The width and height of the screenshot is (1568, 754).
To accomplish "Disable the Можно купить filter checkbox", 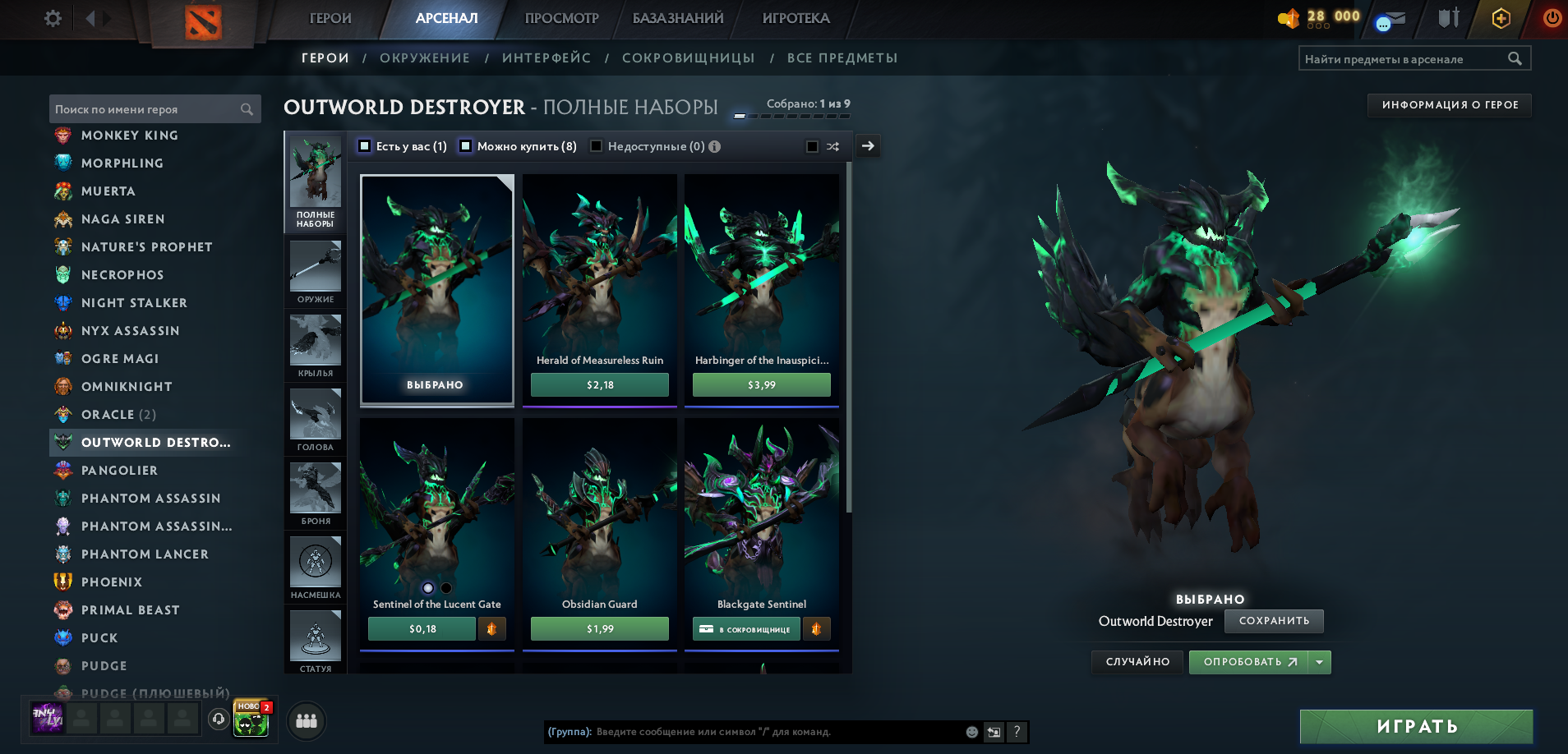I will pyautogui.click(x=466, y=146).
